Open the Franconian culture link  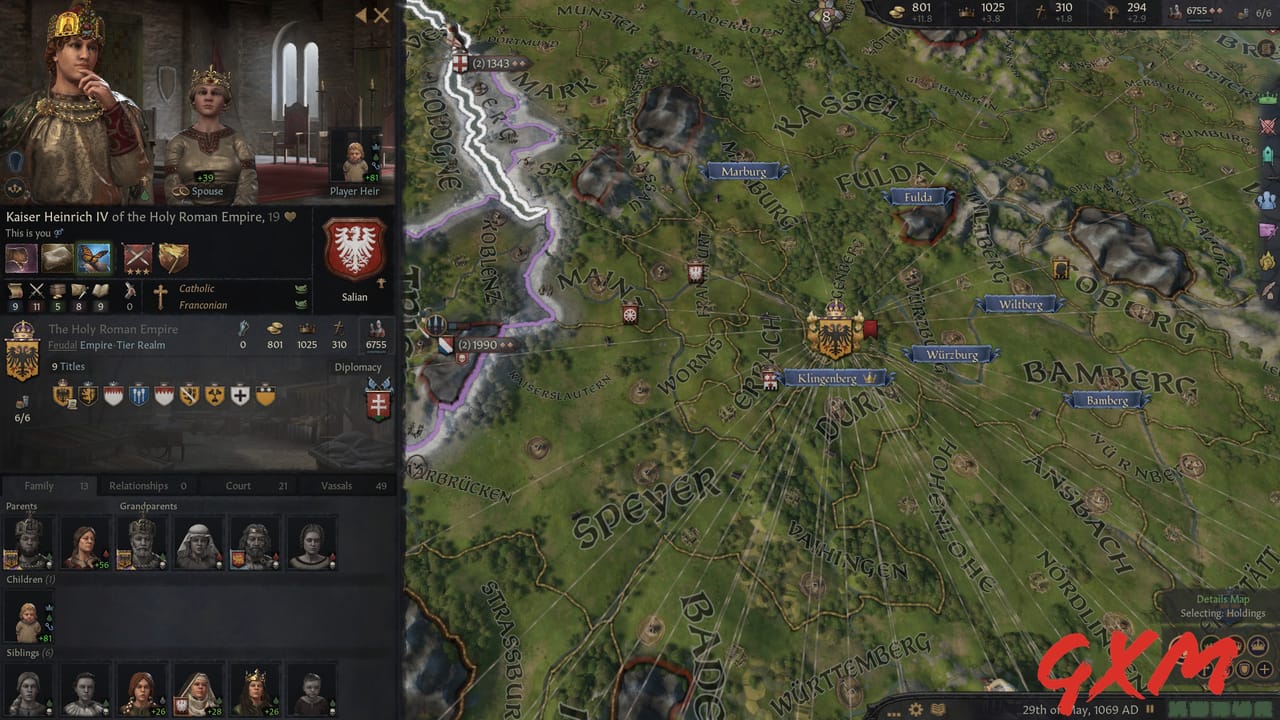coord(202,305)
